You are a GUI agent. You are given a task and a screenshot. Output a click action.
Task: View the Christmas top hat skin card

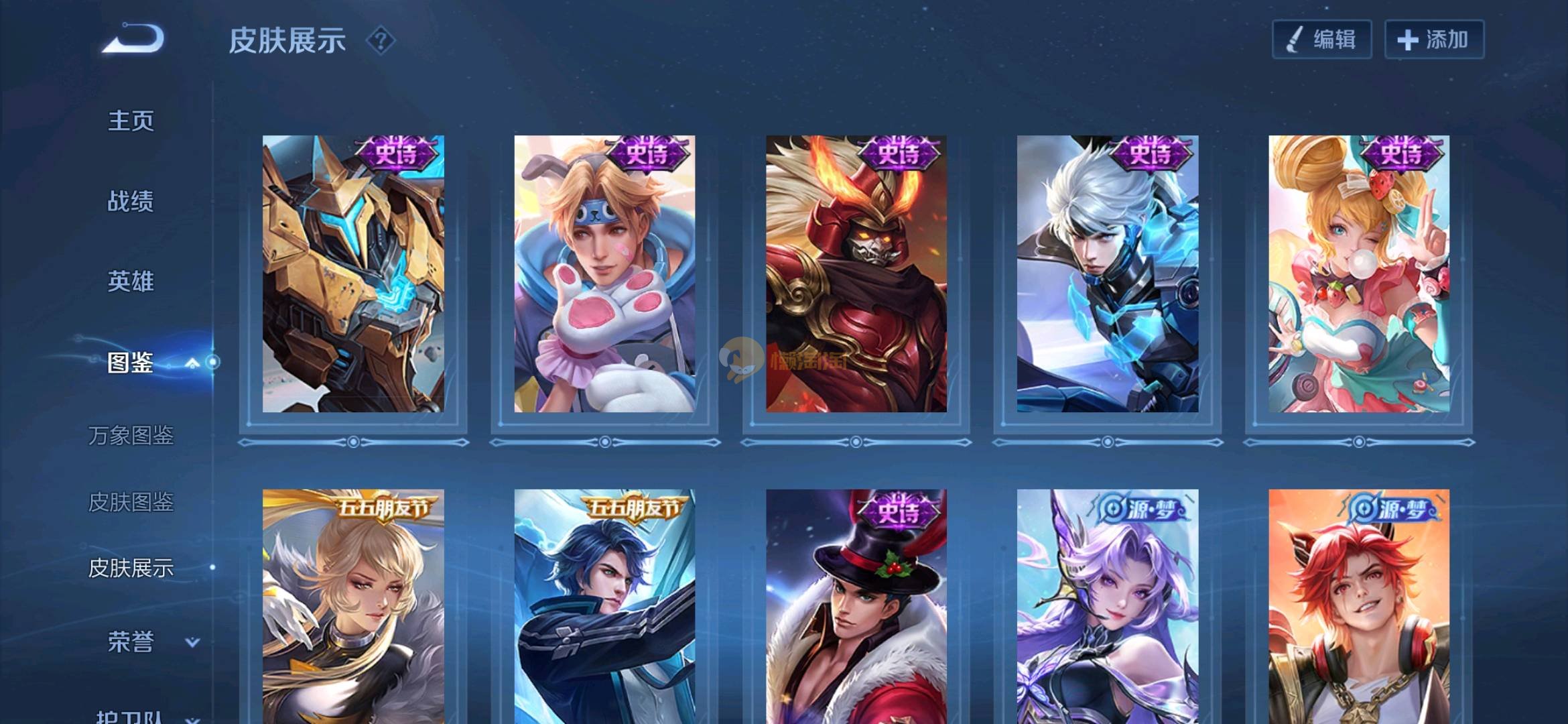(856, 607)
